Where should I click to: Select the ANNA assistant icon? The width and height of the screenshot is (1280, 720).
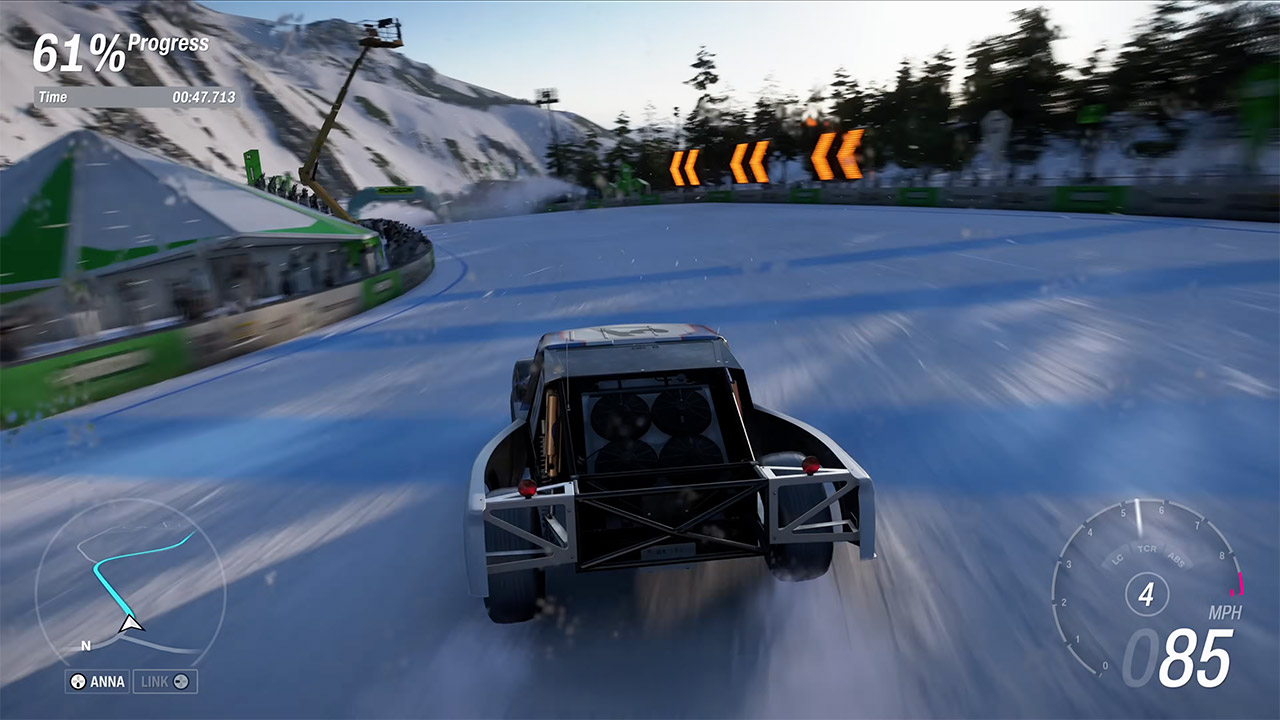(77, 681)
